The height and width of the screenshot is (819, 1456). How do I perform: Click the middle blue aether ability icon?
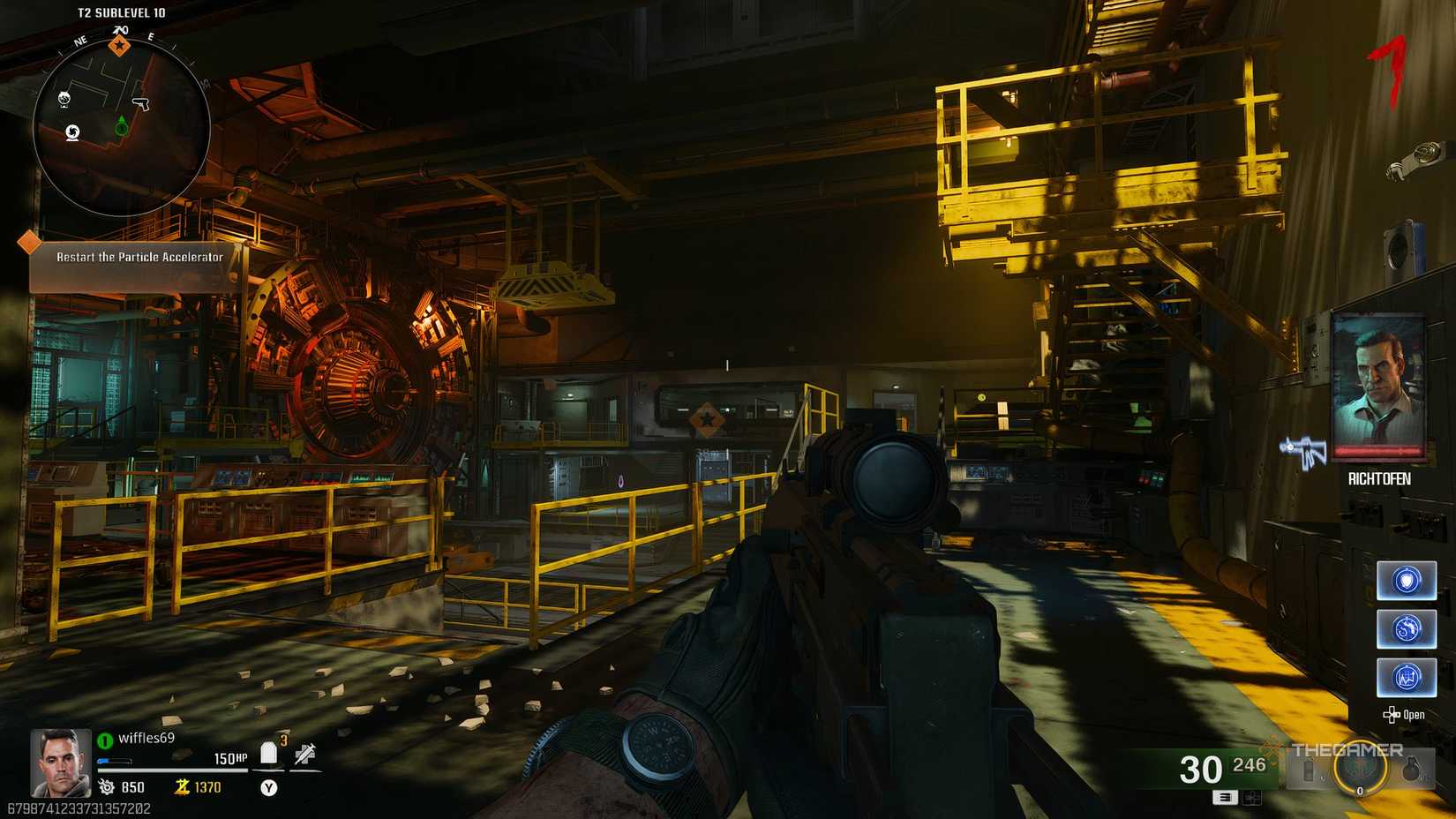tap(1407, 627)
